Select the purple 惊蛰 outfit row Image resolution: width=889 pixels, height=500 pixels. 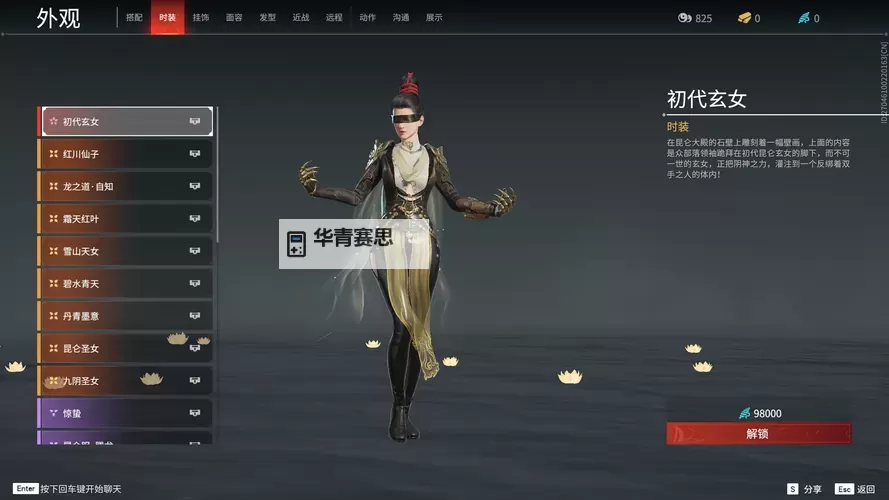[125, 413]
